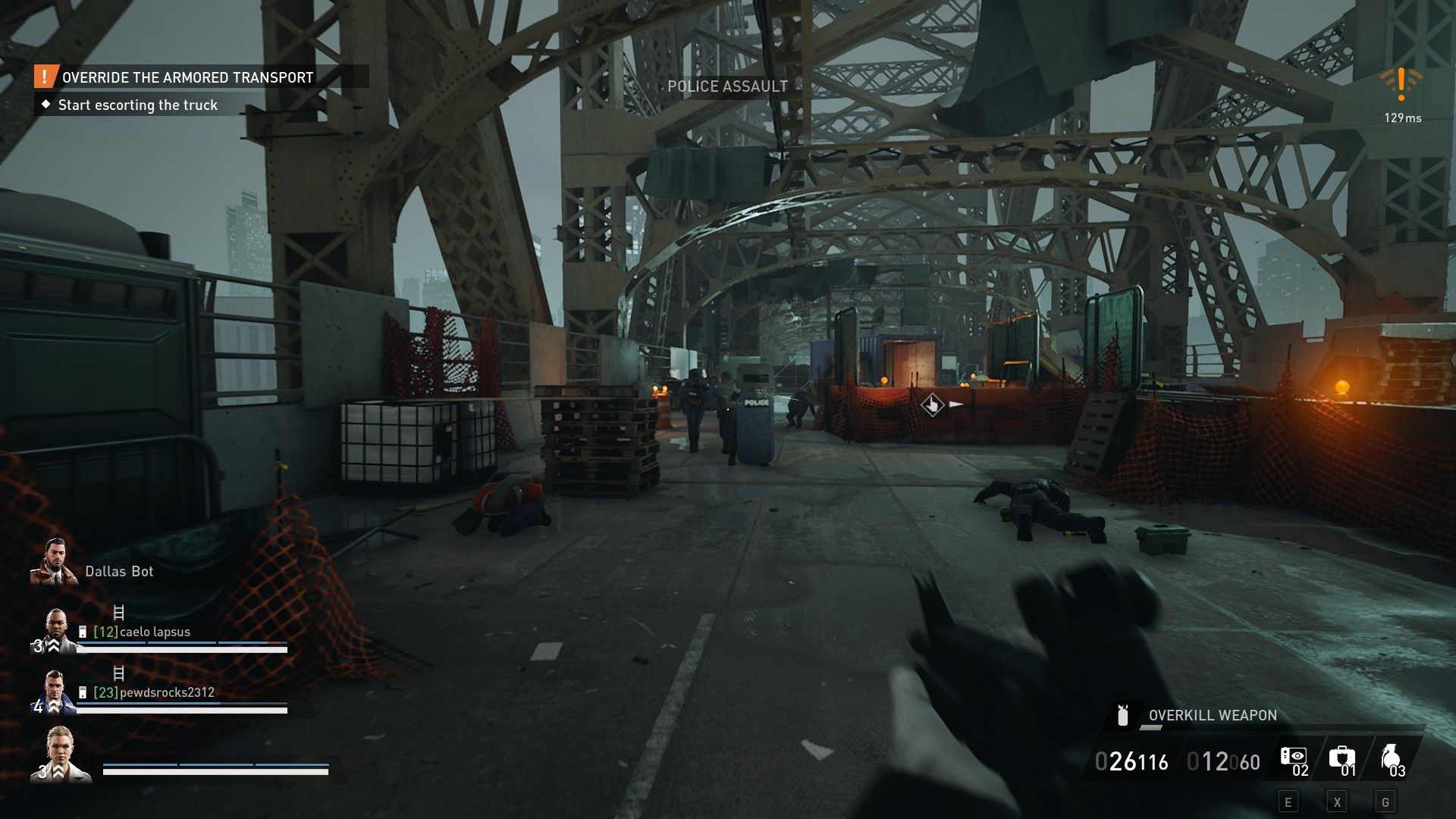Screen dimensions: 1456x819
Task: Activate the Overkill Weapon bomb icon
Action: tap(1123, 715)
